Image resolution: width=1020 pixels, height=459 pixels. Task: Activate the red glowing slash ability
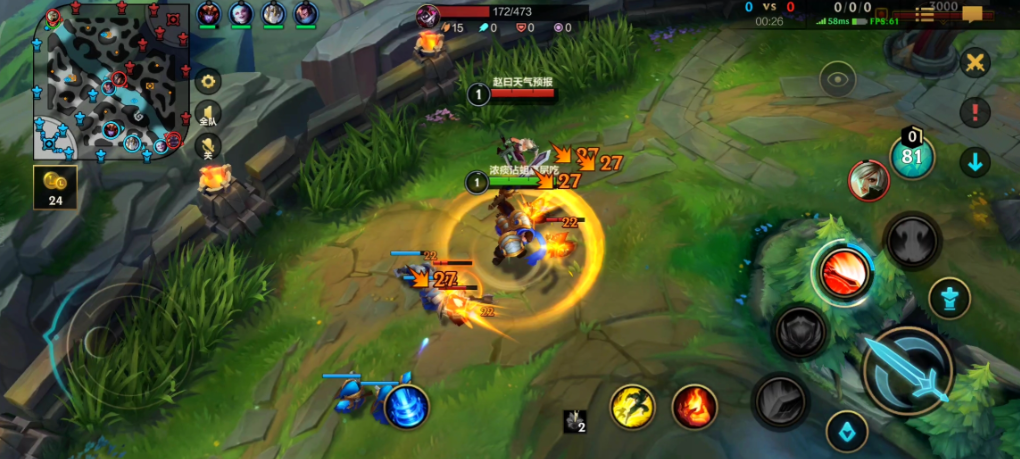841,271
